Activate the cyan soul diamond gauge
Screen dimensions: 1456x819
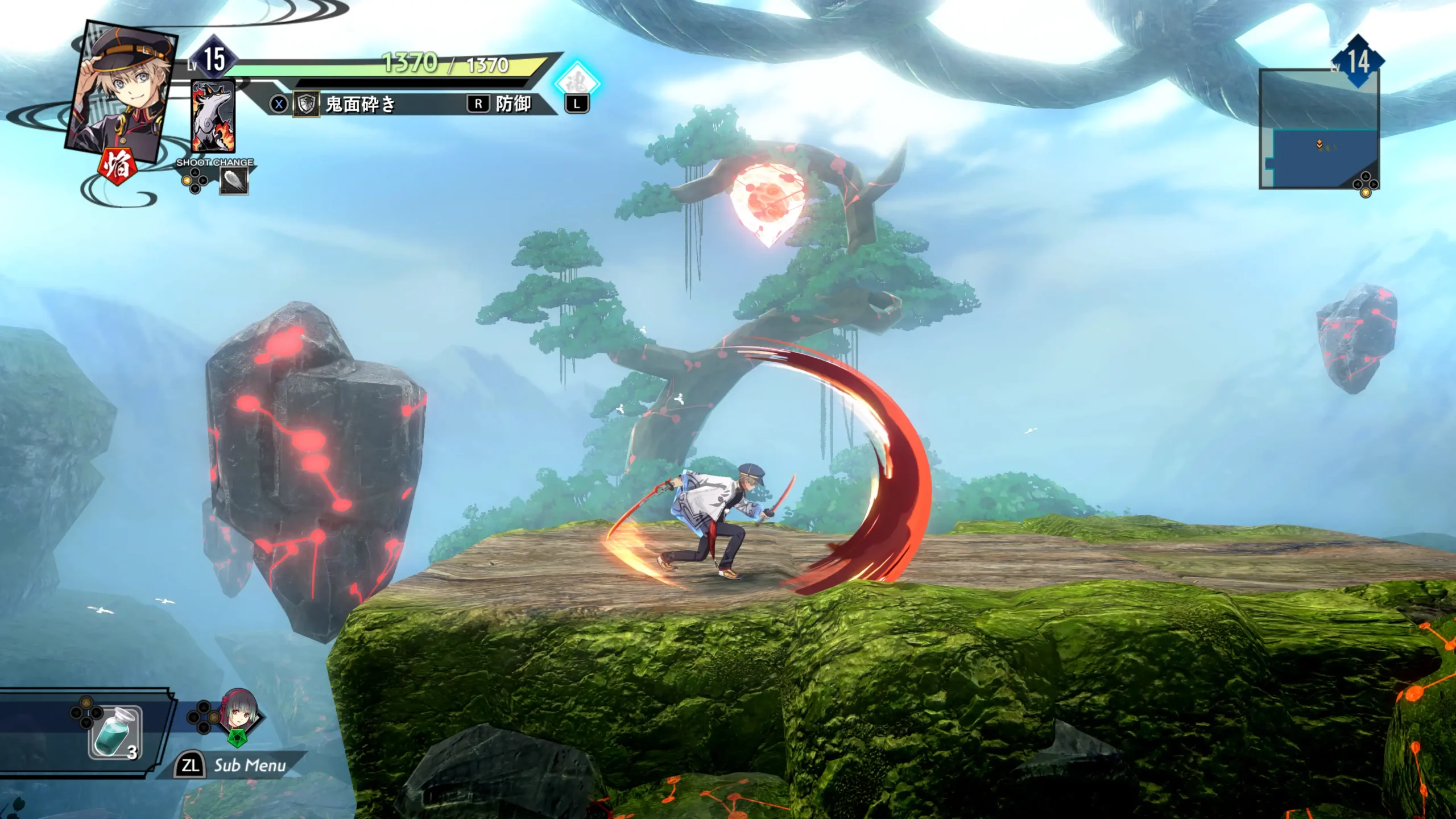pyautogui.click(x=577, y=82)
